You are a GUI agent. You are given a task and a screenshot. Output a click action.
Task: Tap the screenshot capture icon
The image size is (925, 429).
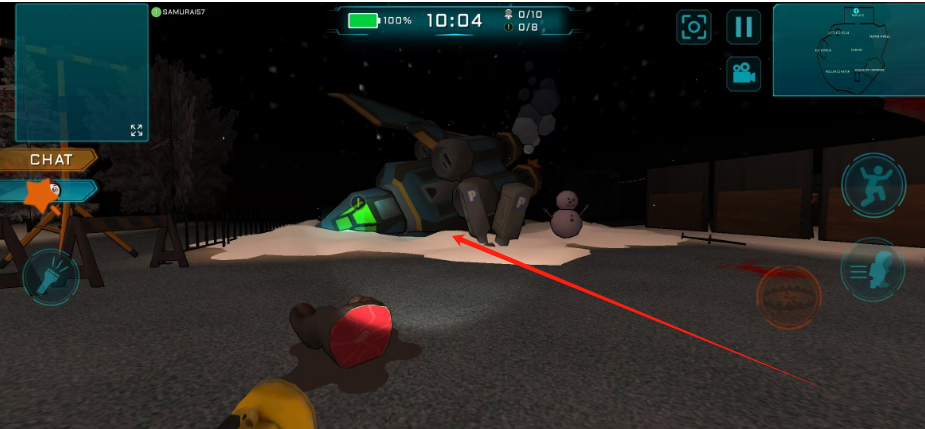693,27
